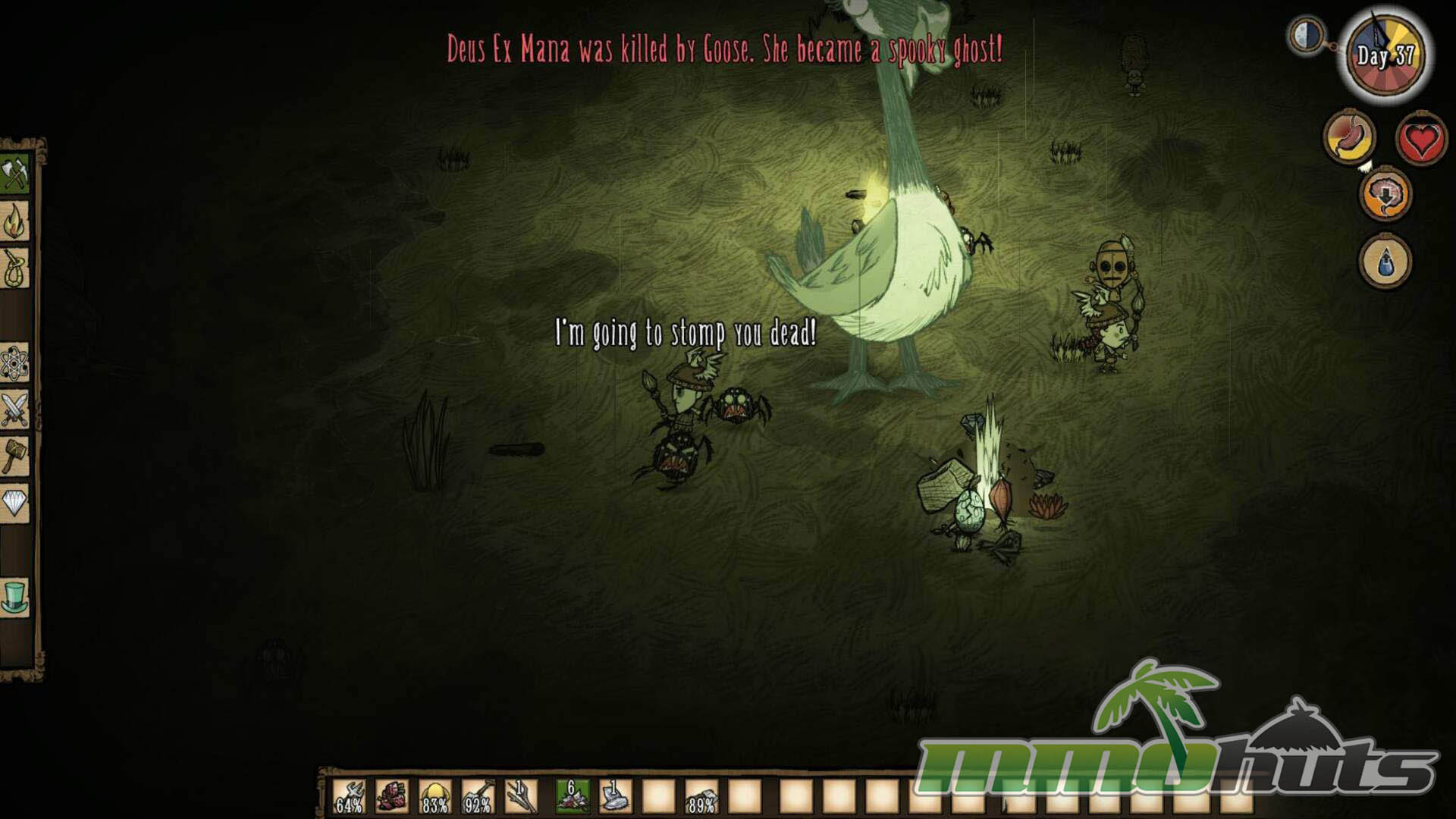This screenshot has width=1456, height=819.
Task: Open the Dress tab with green top hat
Action: (14, 597)
